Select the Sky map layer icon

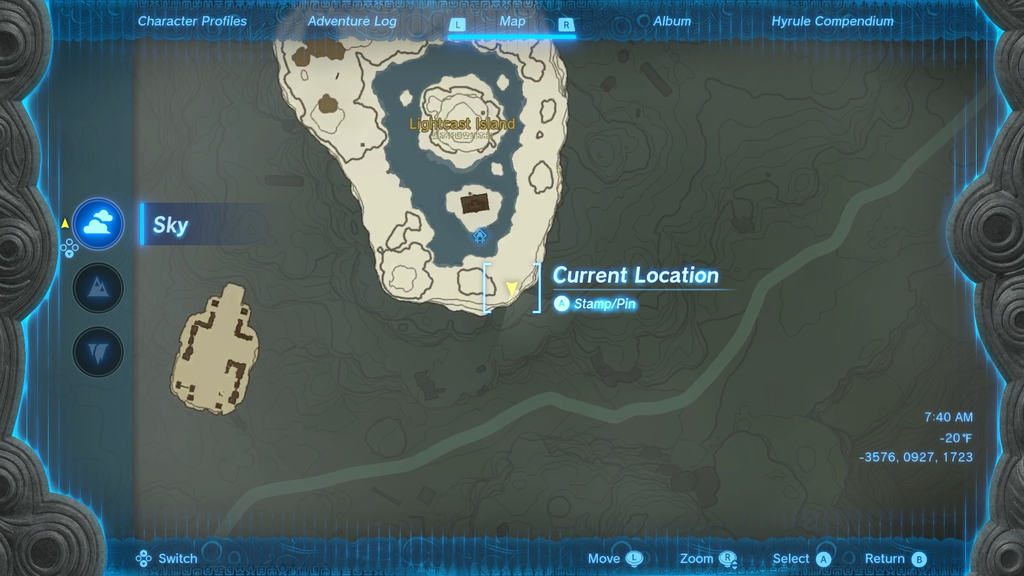(98, 224)
